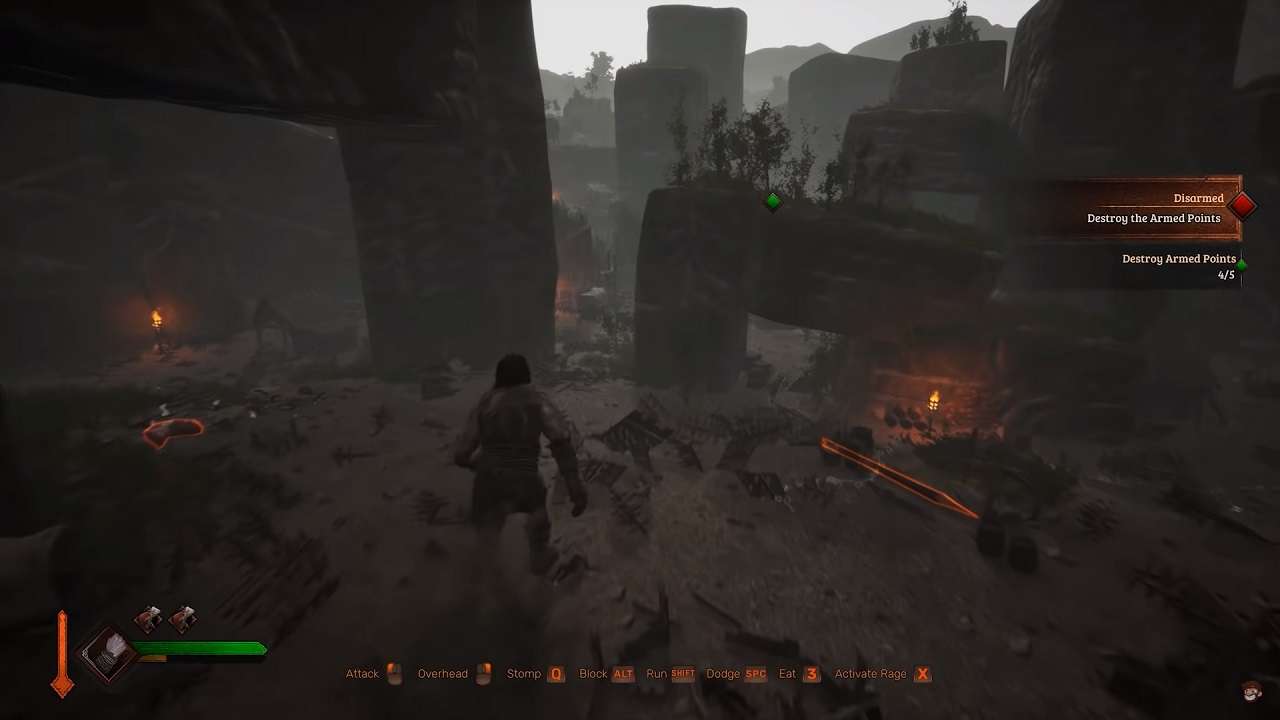Click the red diamond quest icon
The height and width of the screenshot is (720, 1280).
pyautogui.click(x=1242, y=205)
